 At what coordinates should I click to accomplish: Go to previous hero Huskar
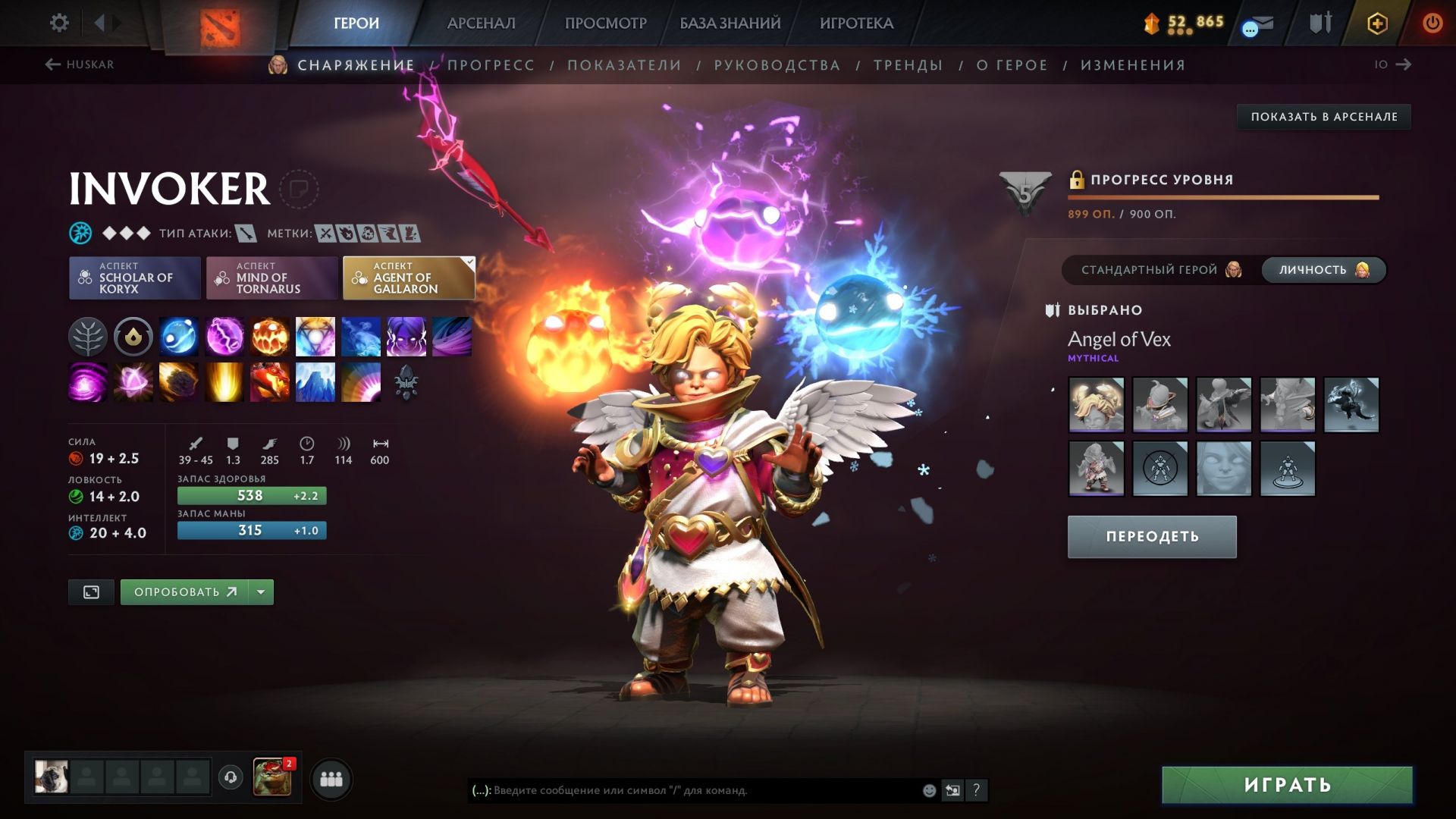click(x=80, y=64)
